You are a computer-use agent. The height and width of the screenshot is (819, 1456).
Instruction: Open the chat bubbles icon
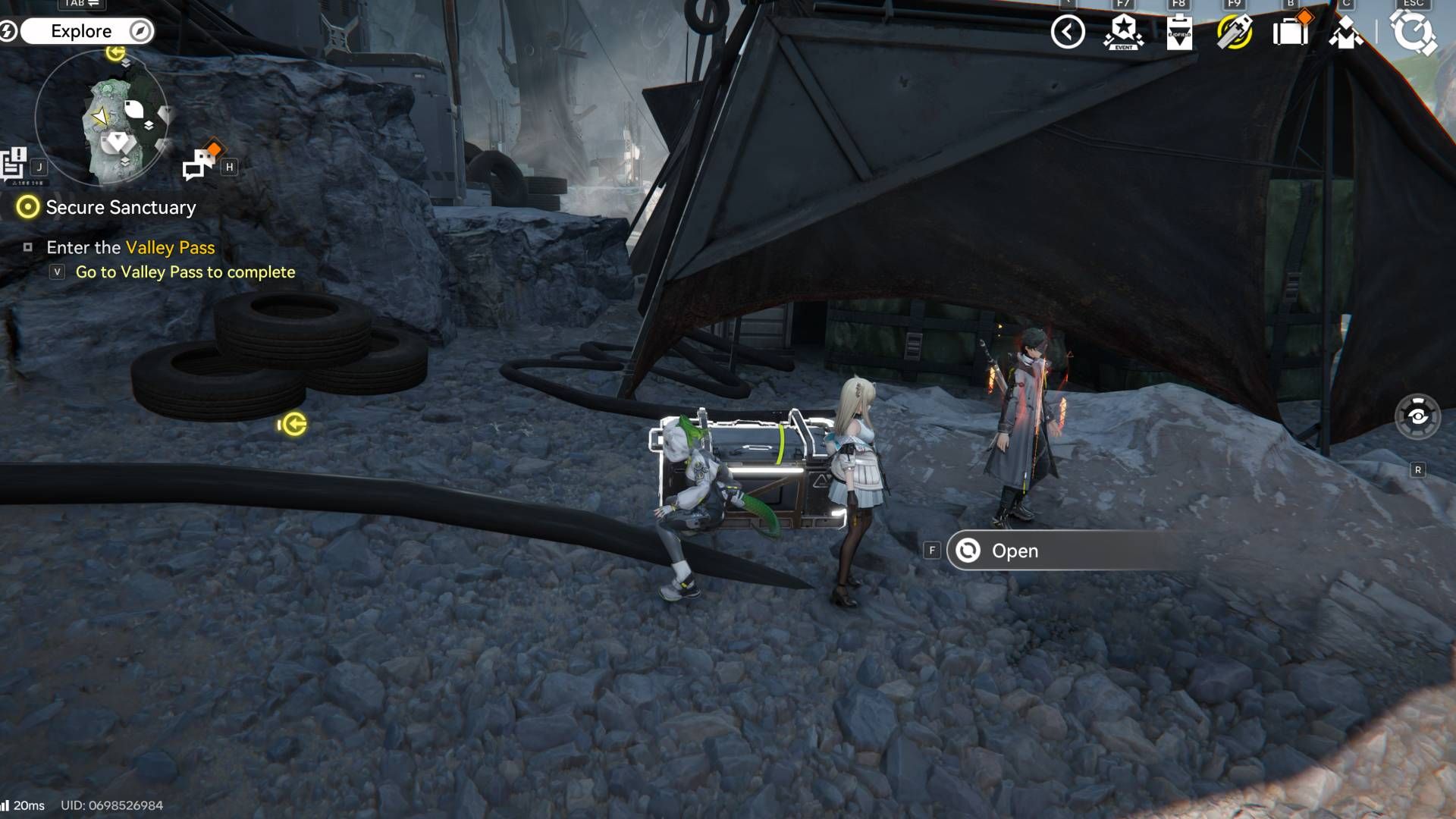(x=200, y=162)
